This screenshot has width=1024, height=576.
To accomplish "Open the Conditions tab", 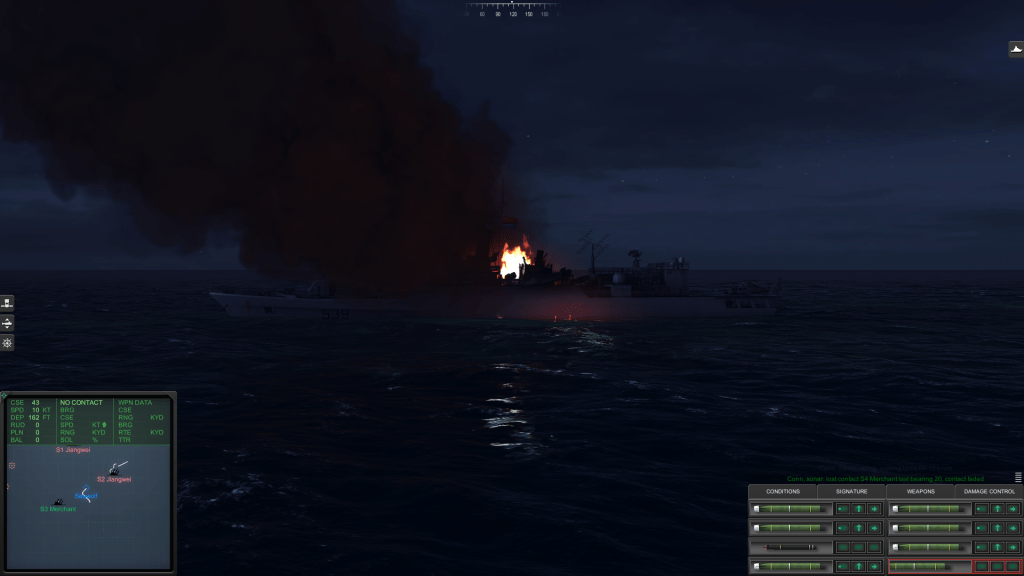I will coord(783,491).
